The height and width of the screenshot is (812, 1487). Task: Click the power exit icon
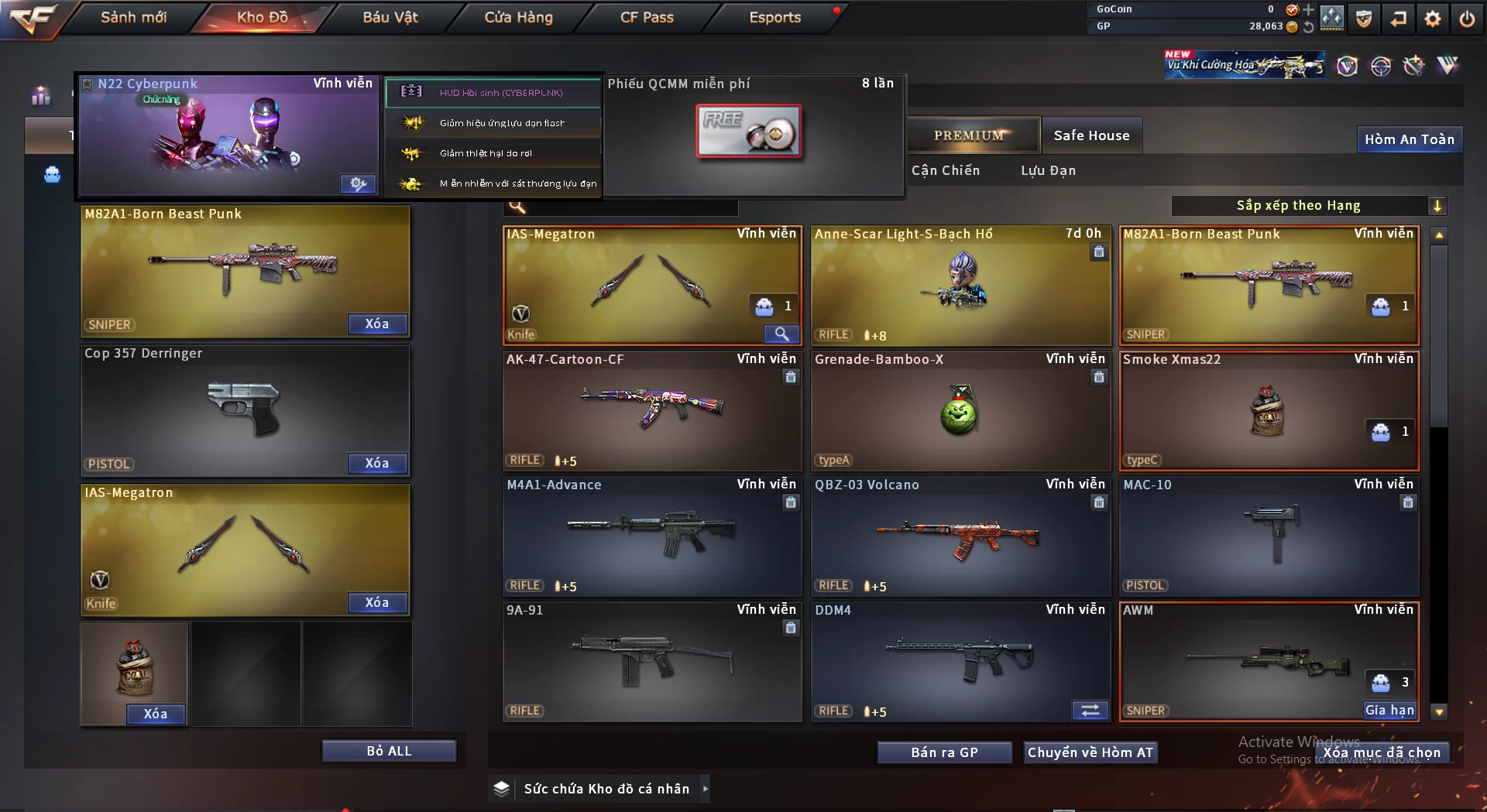coord(1467,19)
